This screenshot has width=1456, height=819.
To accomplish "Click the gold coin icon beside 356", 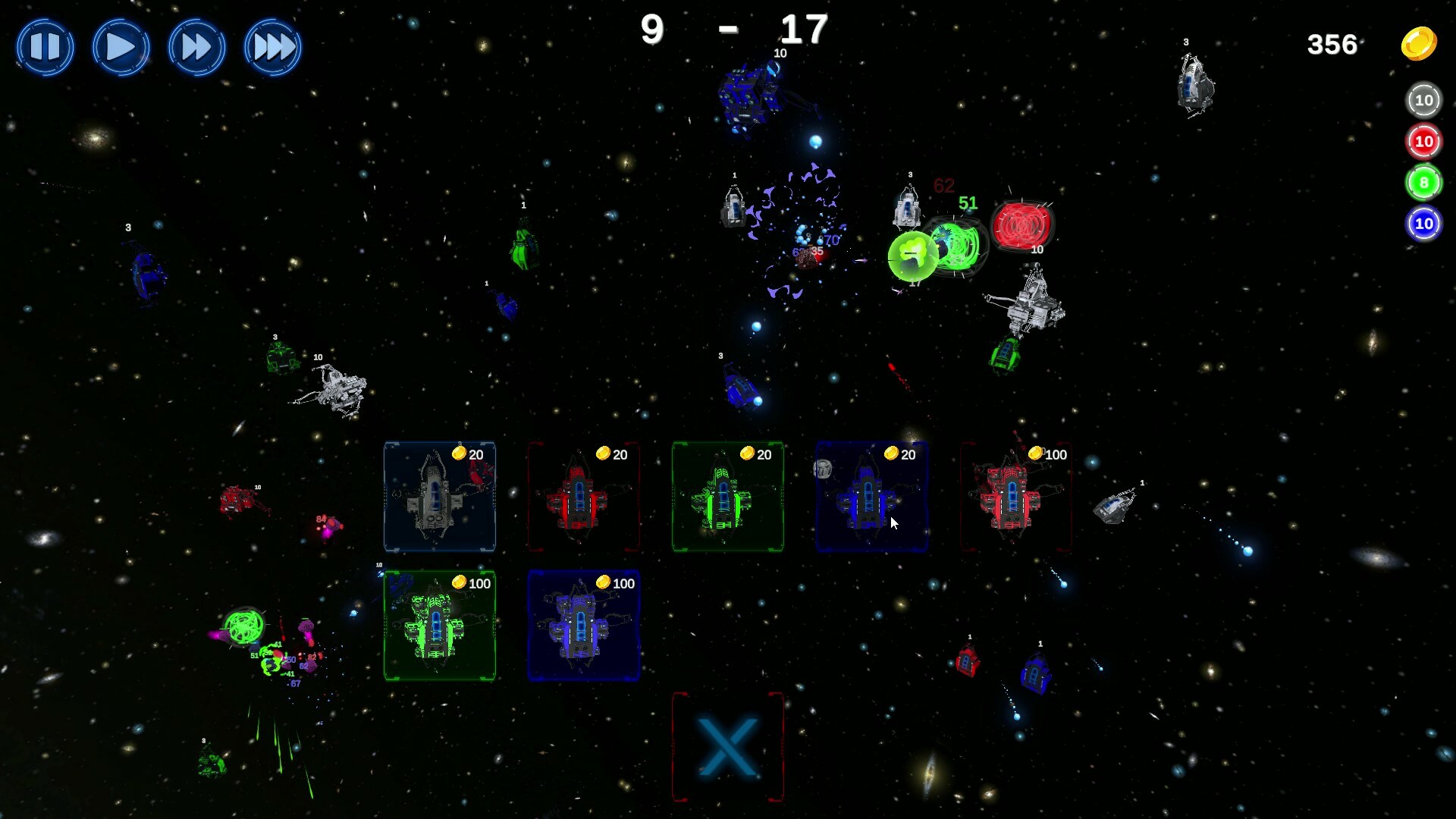I will tap(1418, 44).
